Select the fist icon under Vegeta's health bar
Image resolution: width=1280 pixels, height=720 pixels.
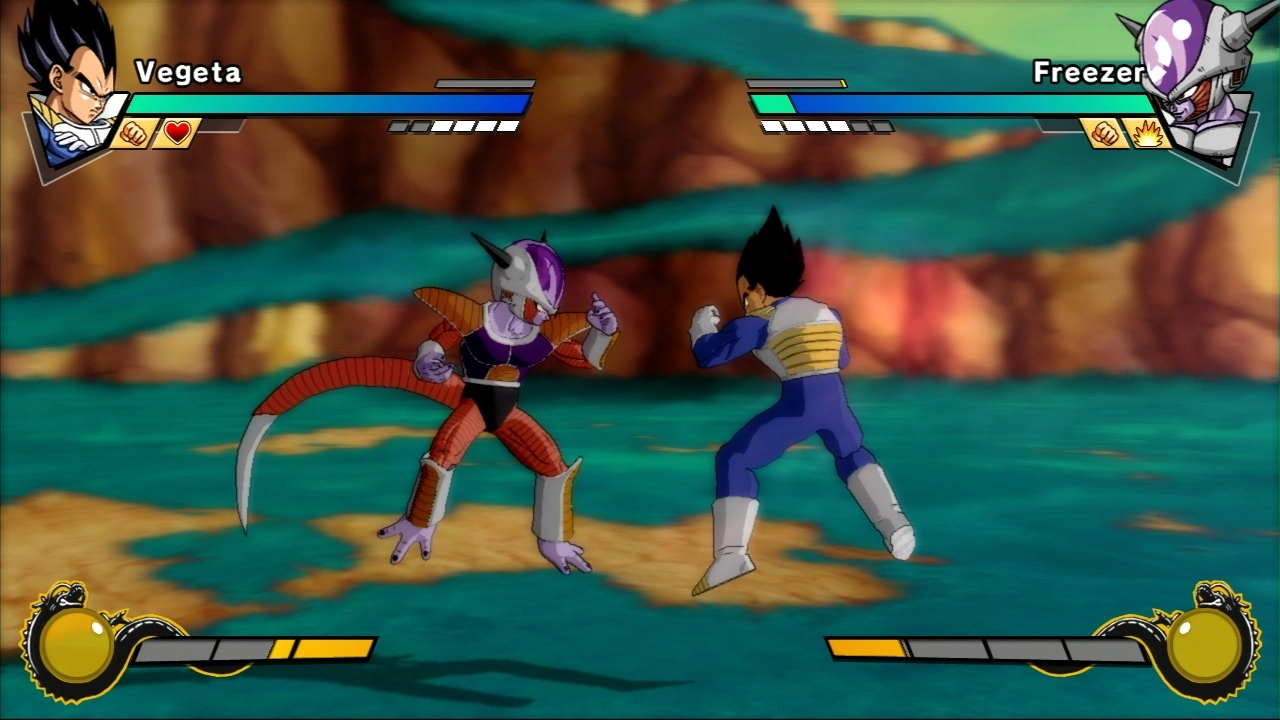pyautogui.click(x=133, y=133)
